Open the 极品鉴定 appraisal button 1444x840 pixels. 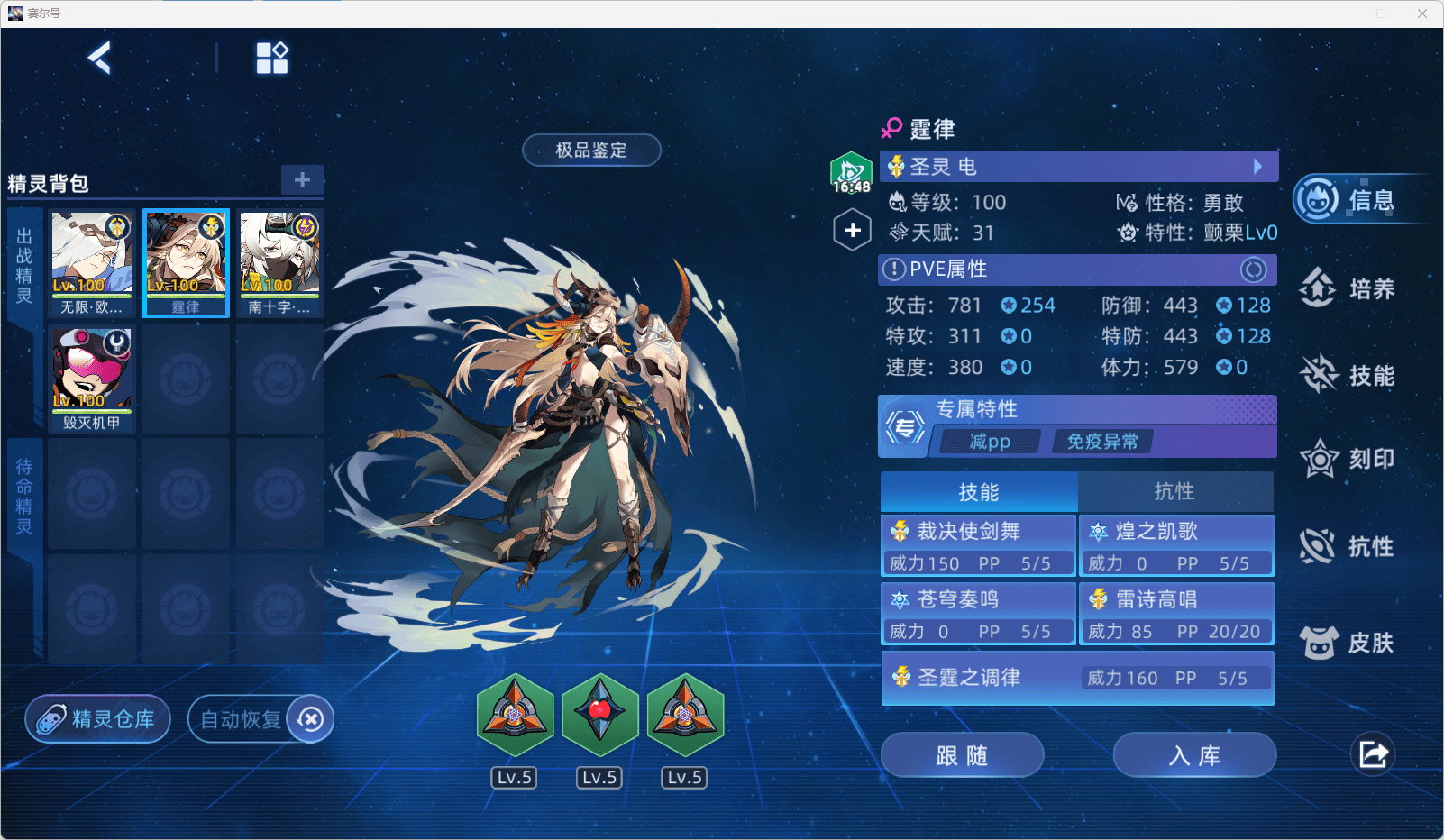(x=591, y=151)
